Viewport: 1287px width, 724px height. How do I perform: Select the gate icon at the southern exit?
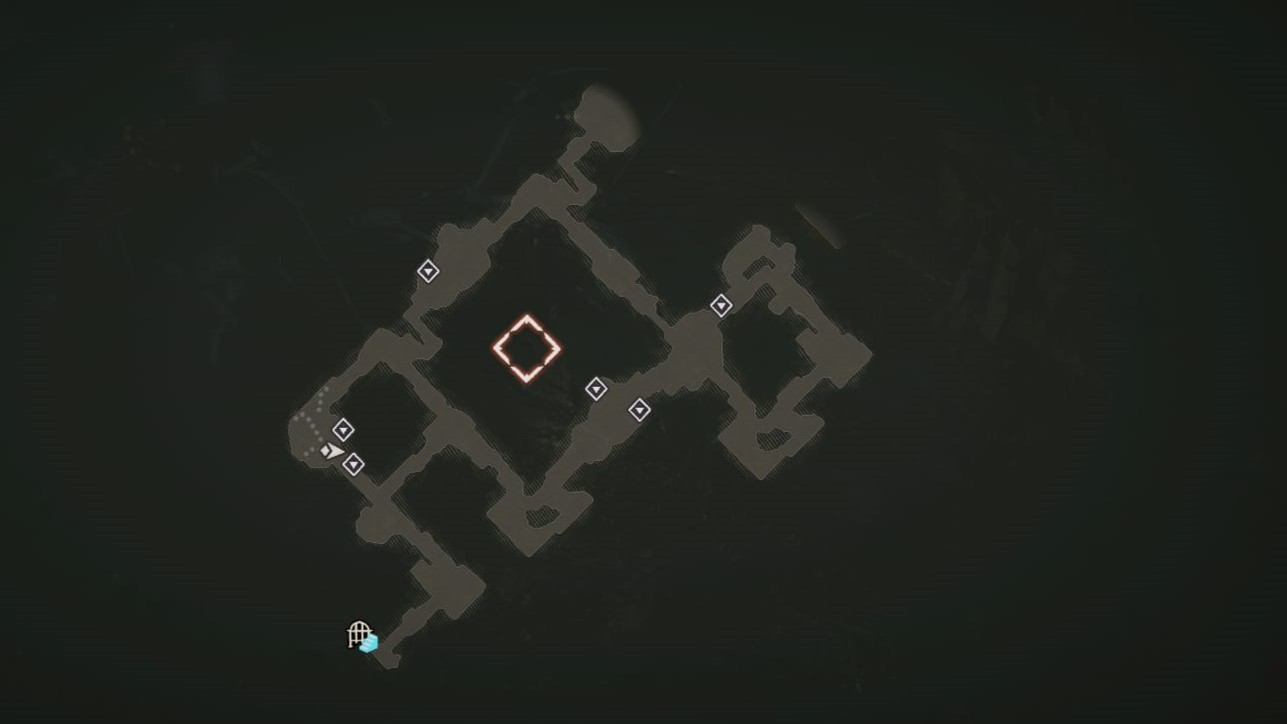357,634
